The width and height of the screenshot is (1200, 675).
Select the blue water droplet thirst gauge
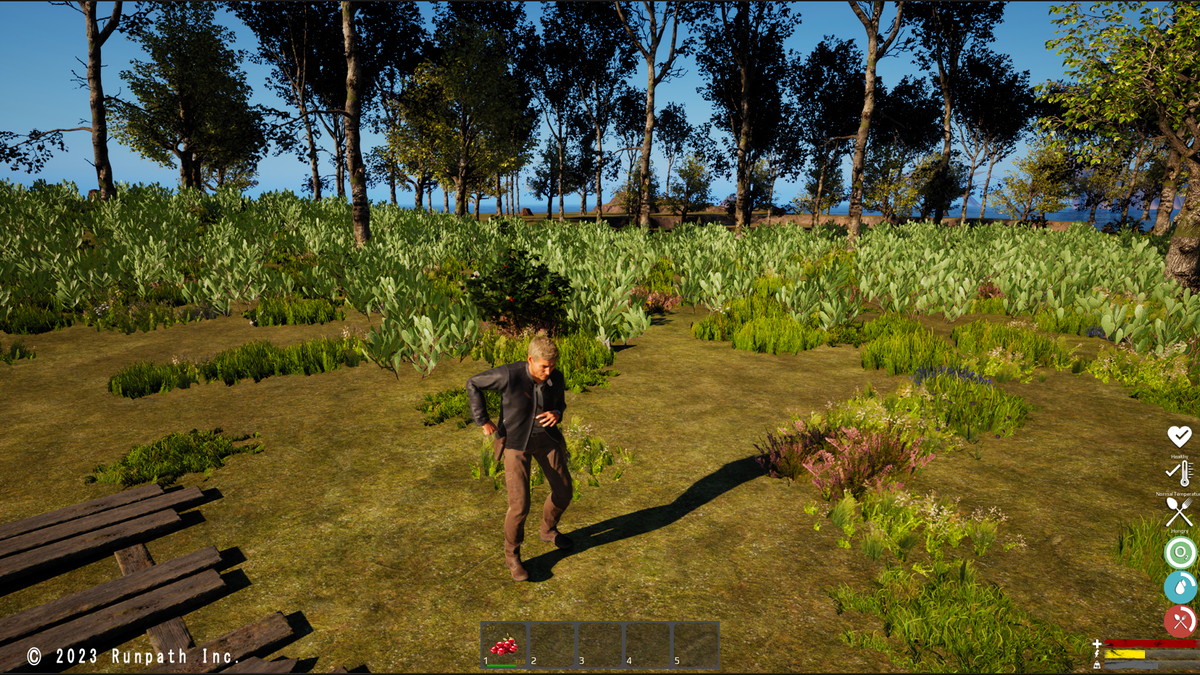tap(1180, 587)
